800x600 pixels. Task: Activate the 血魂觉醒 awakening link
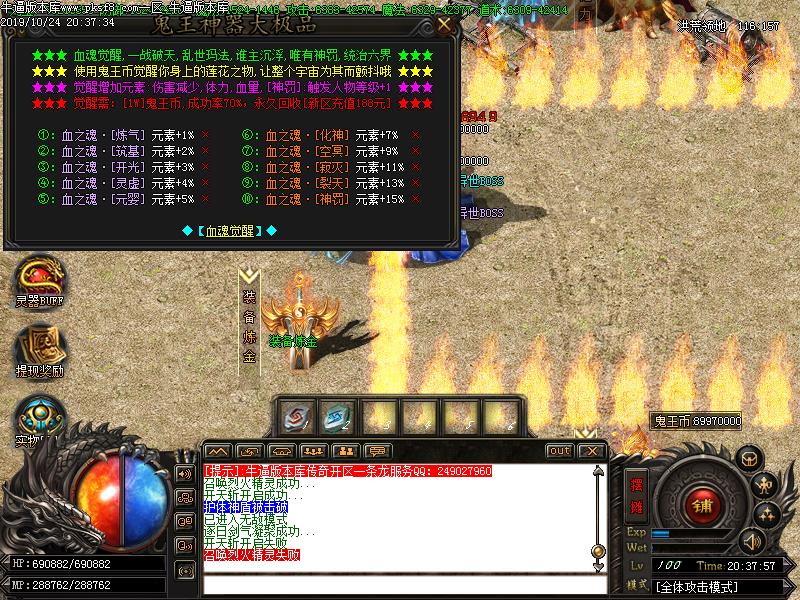[231, 230]
